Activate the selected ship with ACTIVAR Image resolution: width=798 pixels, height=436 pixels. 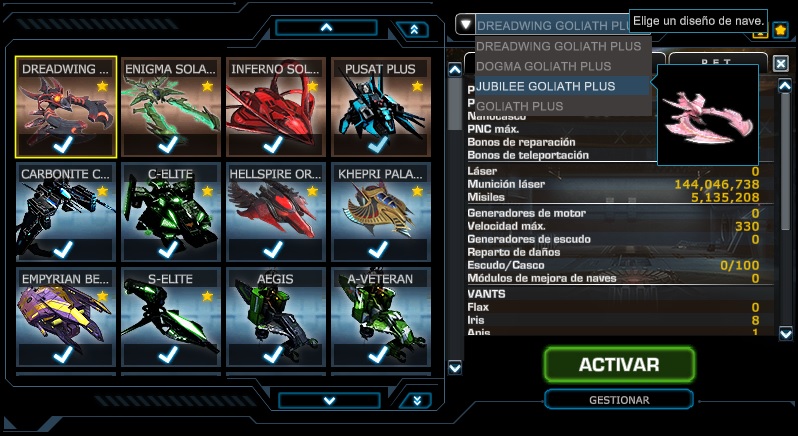619,365
